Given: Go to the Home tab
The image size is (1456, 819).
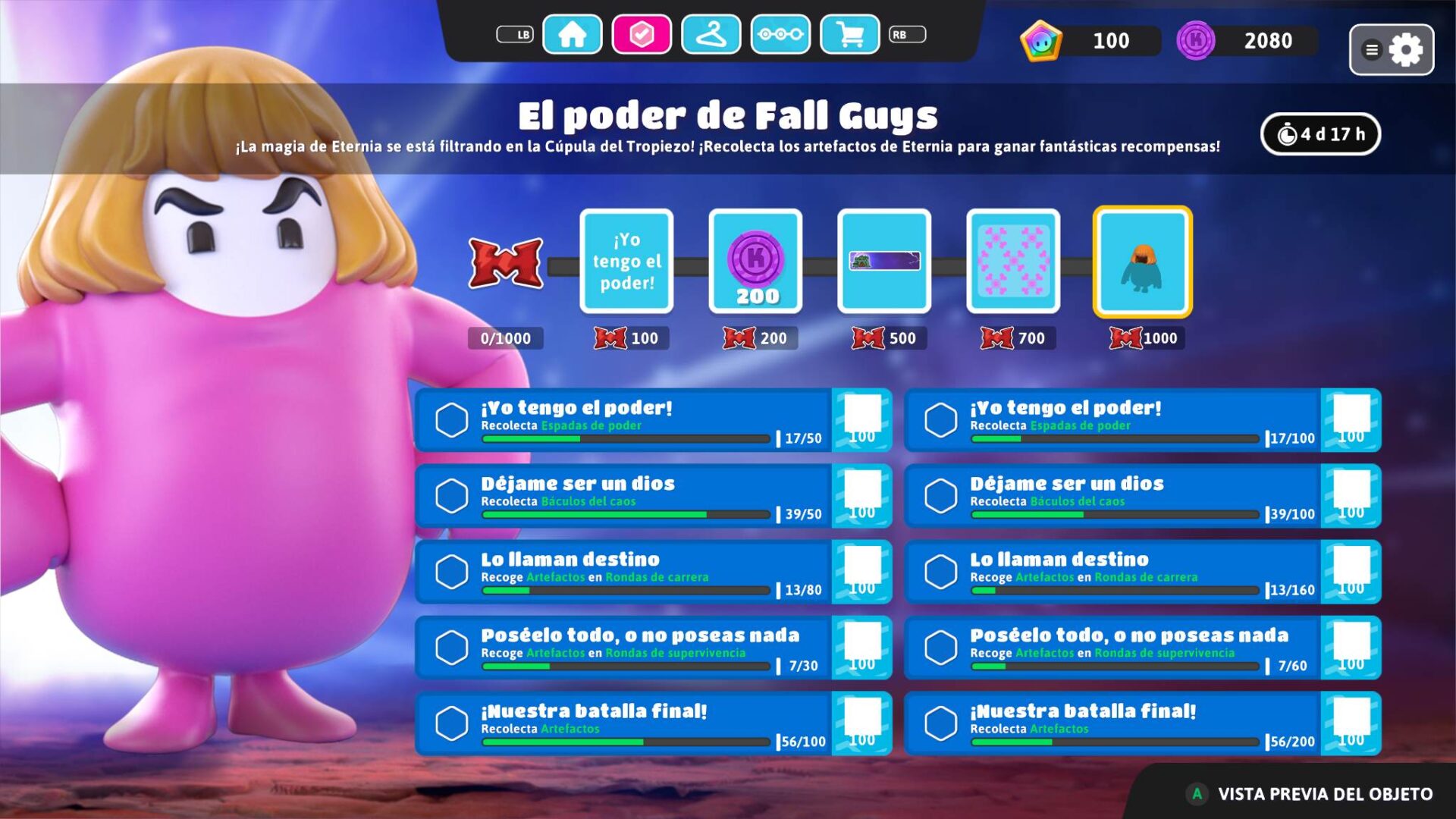Looking at the screenshot, I should (x=572, y=35).
